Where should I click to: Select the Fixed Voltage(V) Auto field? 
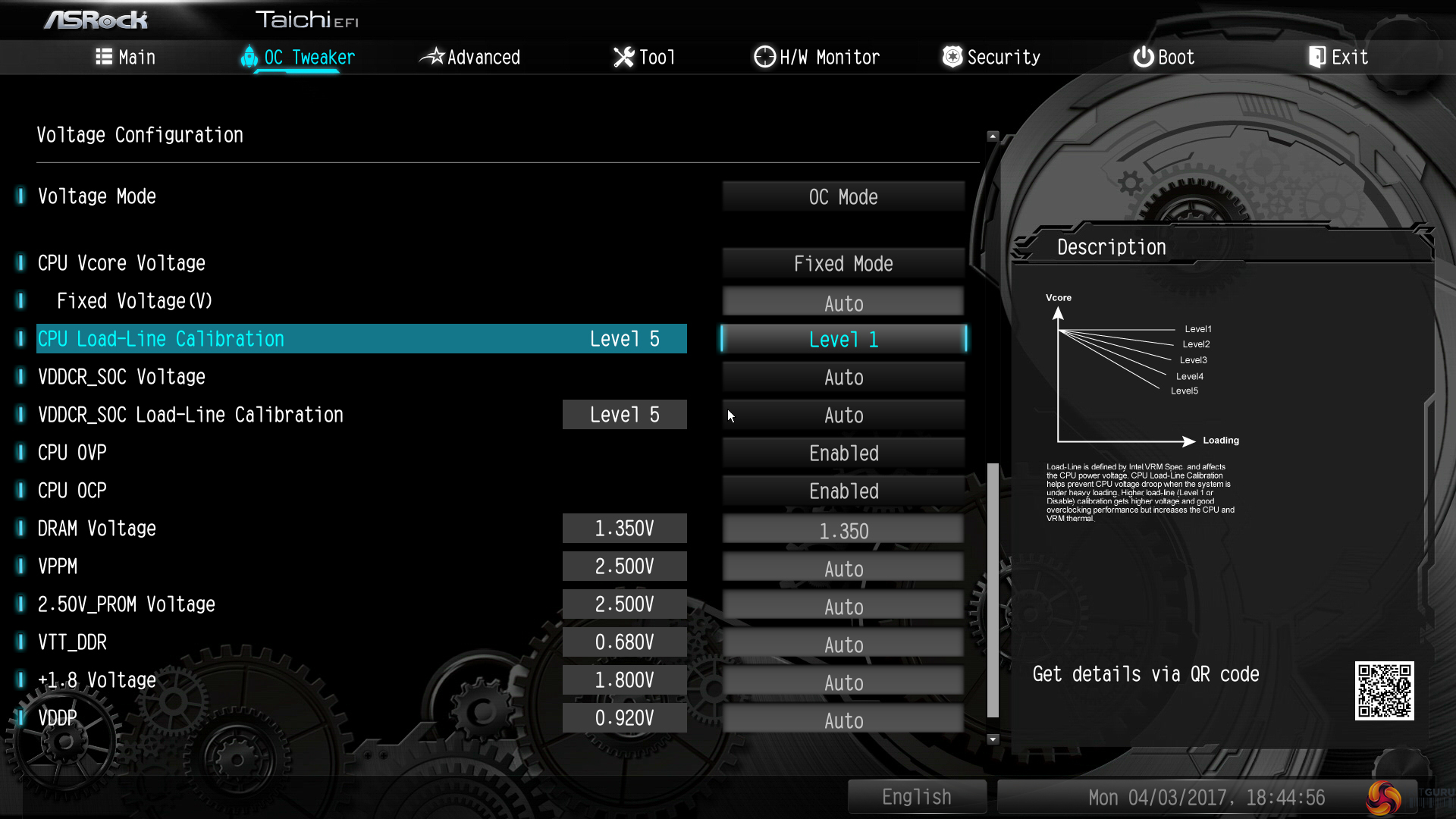click(x=843, y=303)
